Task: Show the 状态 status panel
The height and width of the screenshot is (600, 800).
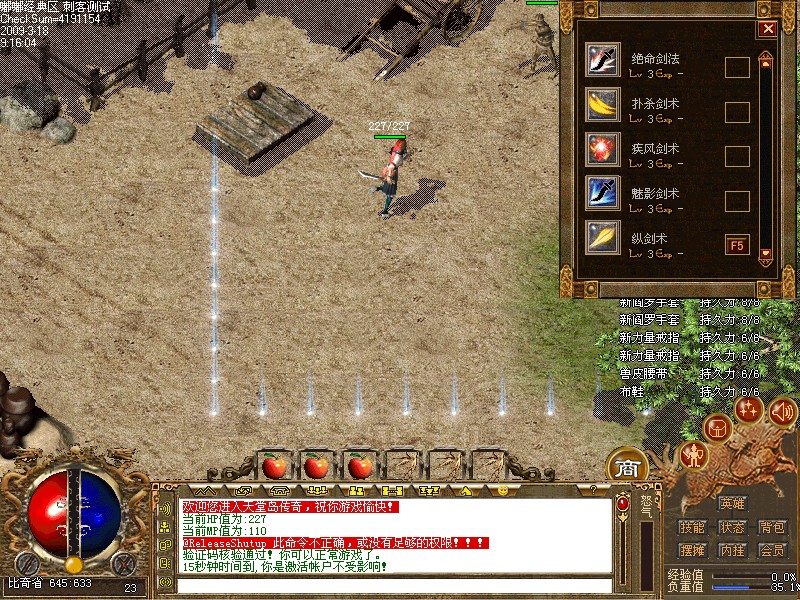Action: click(x=732, y=527)
